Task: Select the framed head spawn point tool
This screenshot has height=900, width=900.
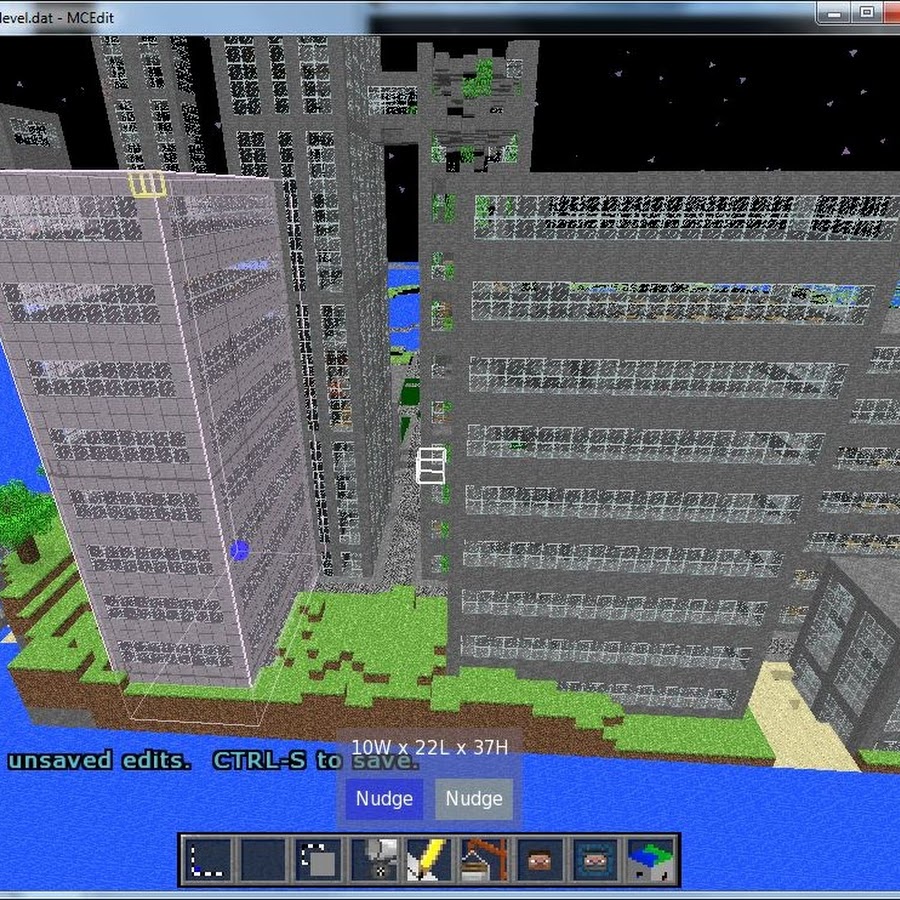Action: [593, 860]
